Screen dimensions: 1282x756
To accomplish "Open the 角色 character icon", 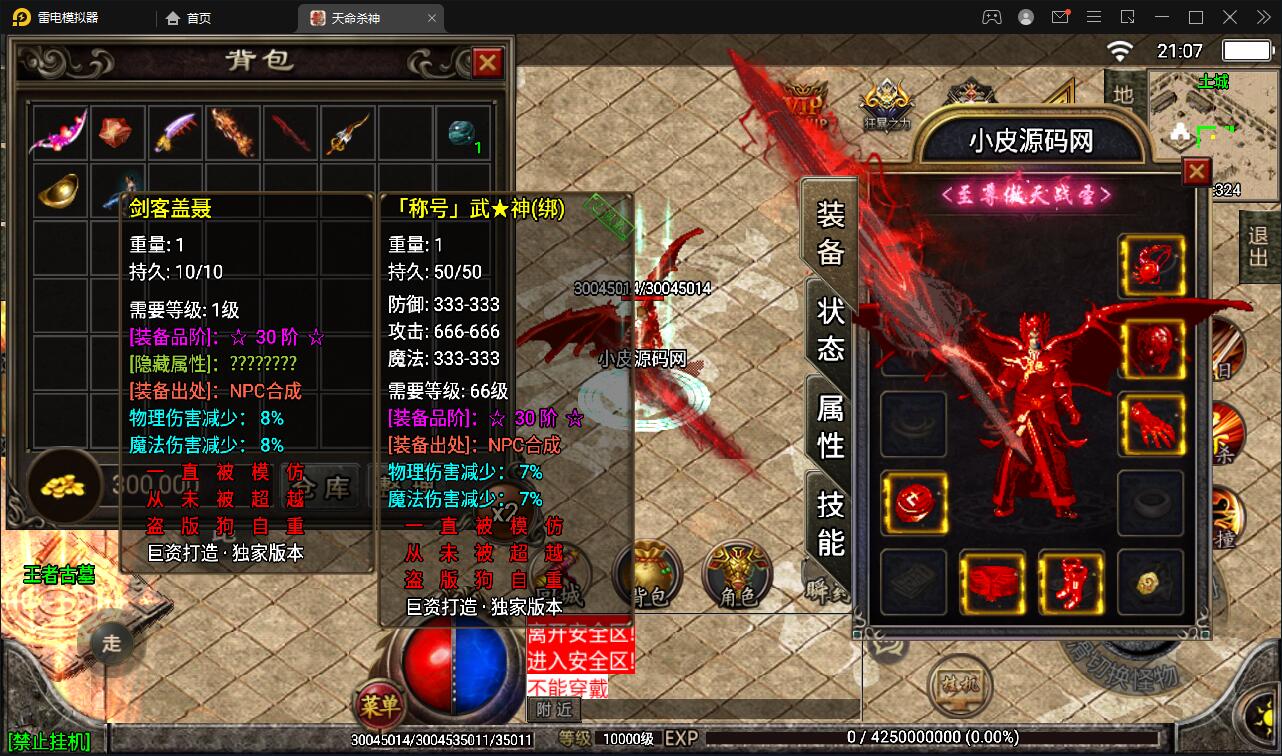I will click(x=737, y=577).
